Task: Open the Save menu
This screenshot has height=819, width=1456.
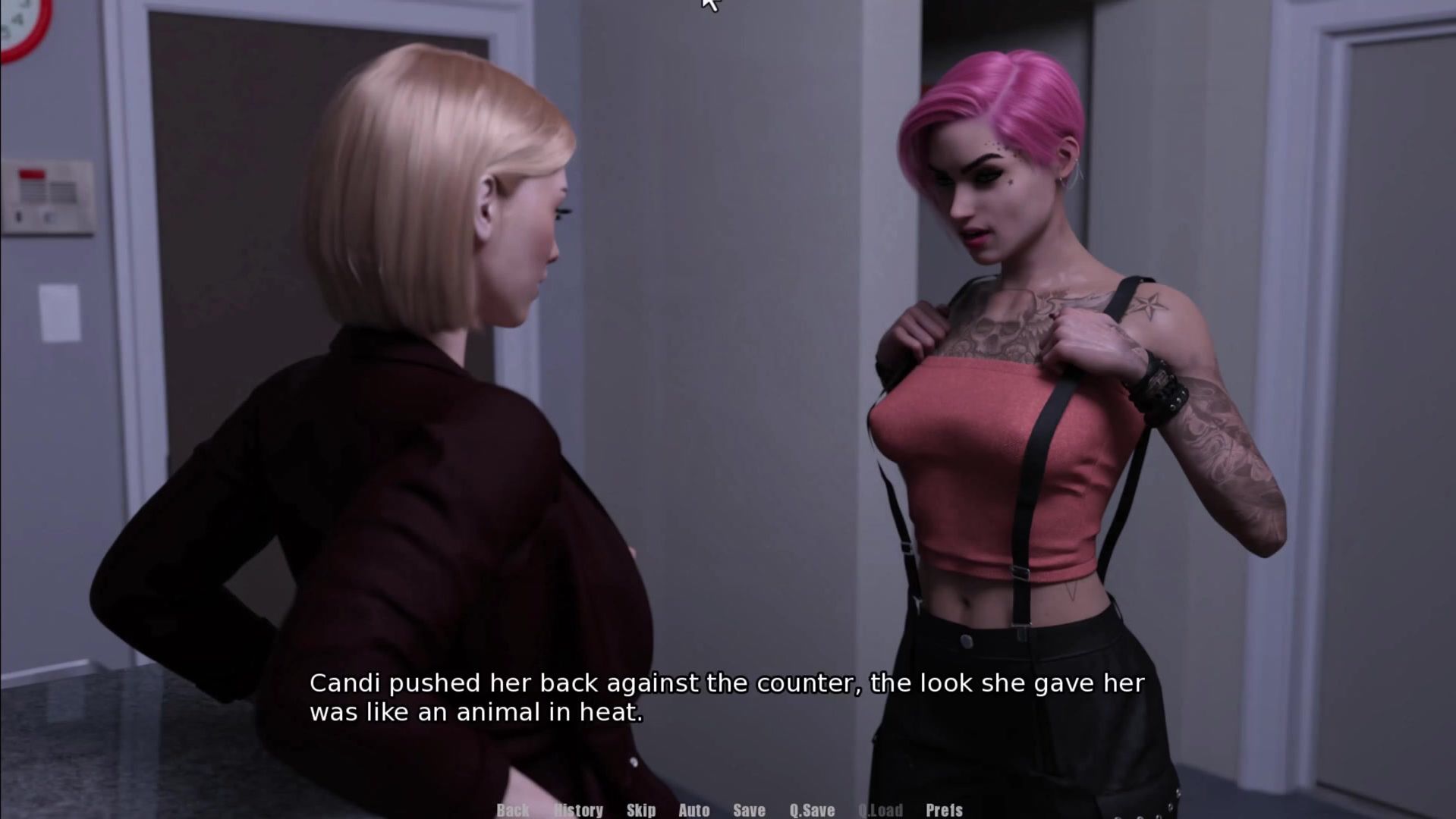Action: [749, 810]
